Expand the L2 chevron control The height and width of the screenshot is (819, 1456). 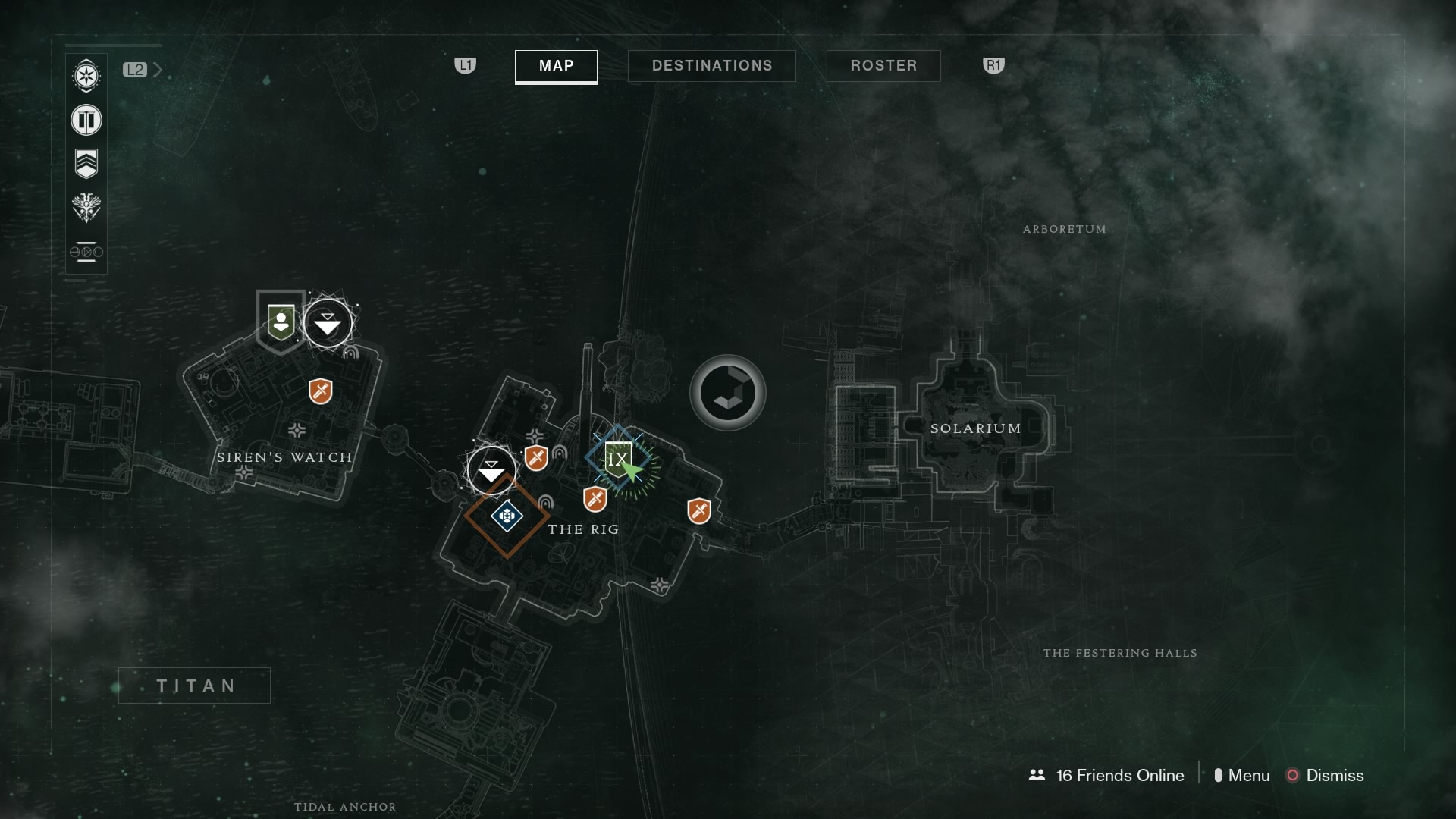(x=158, y=69)
